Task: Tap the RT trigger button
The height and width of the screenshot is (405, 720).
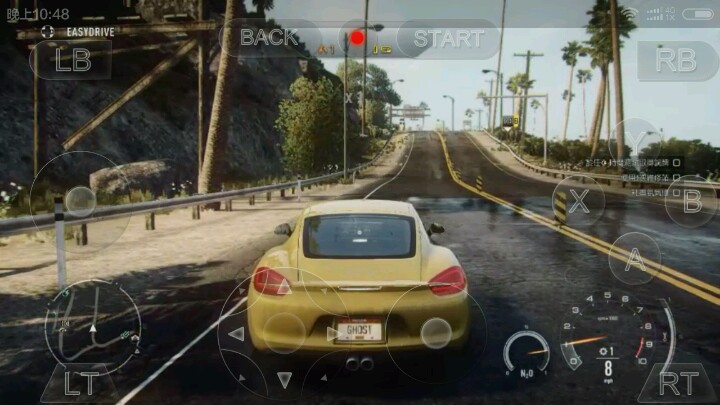Action: pyautogui.click(x=677, y=383)
